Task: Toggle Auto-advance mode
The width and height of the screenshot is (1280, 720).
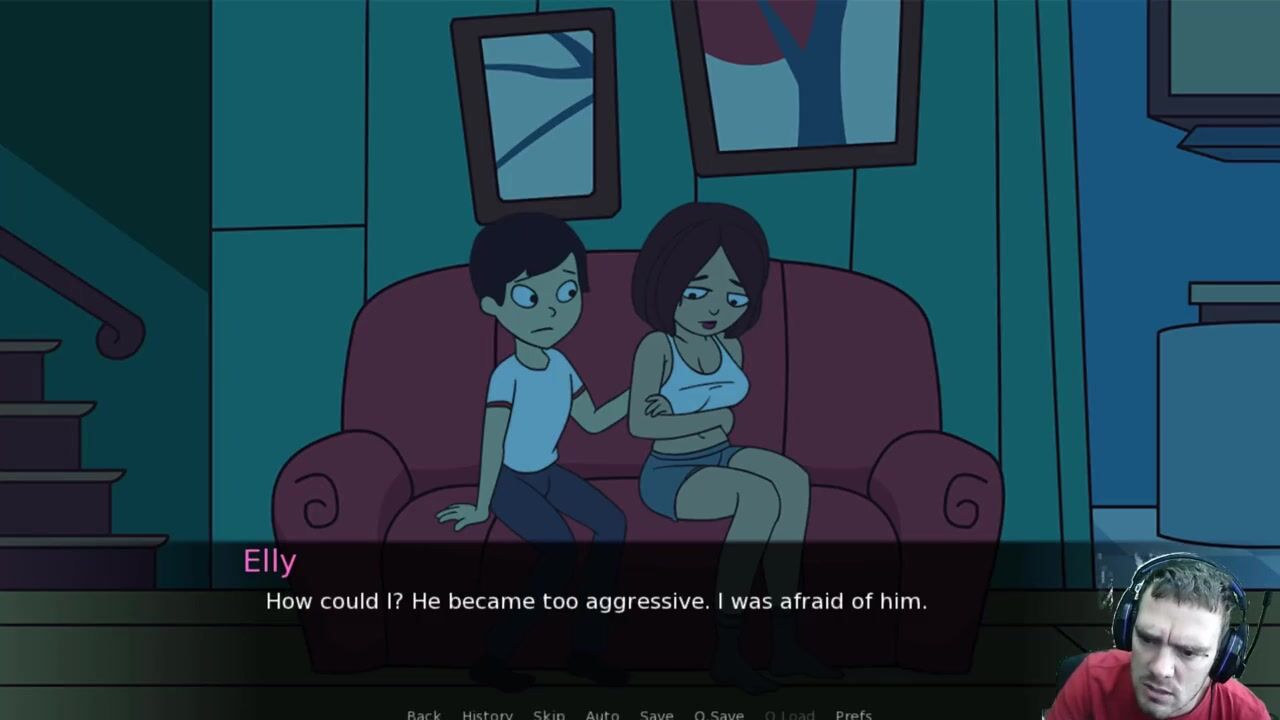Action: point(602,714)
